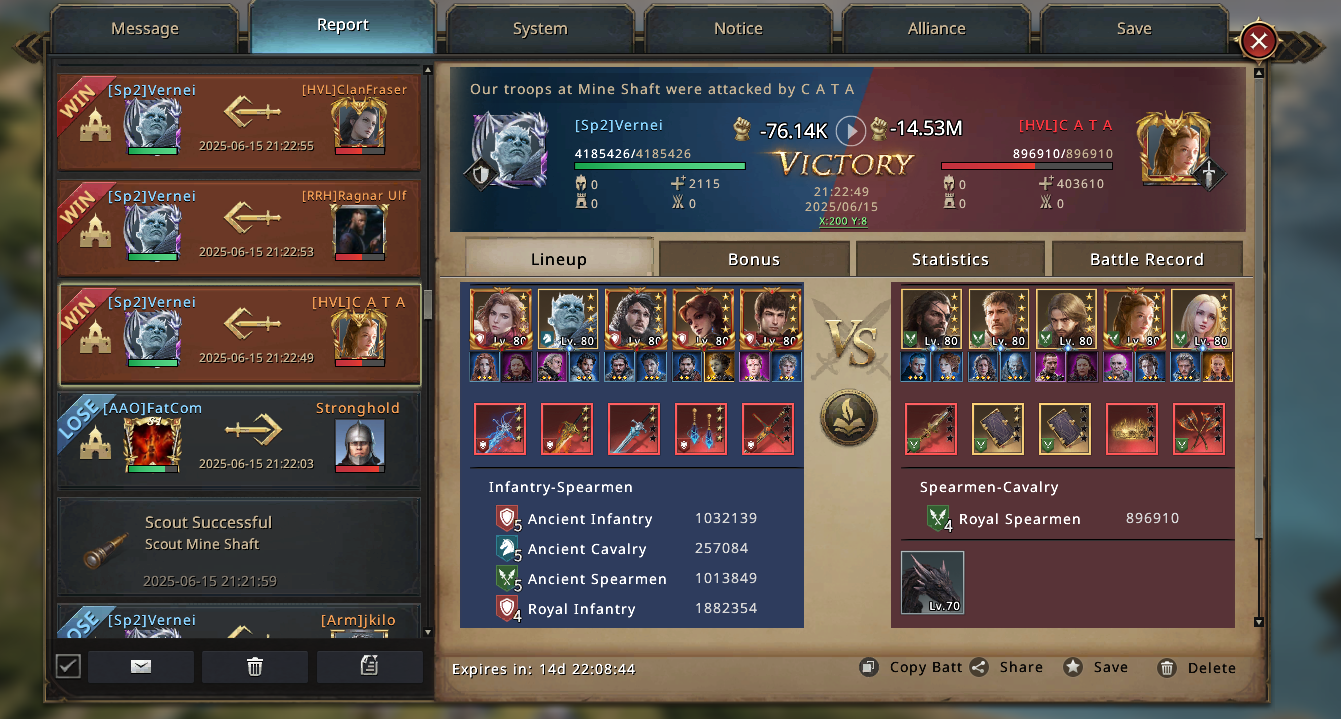Open the Ragnar Ulf battle report
The width and height of the screenshot is (1341, 719).
pos(239,228)
